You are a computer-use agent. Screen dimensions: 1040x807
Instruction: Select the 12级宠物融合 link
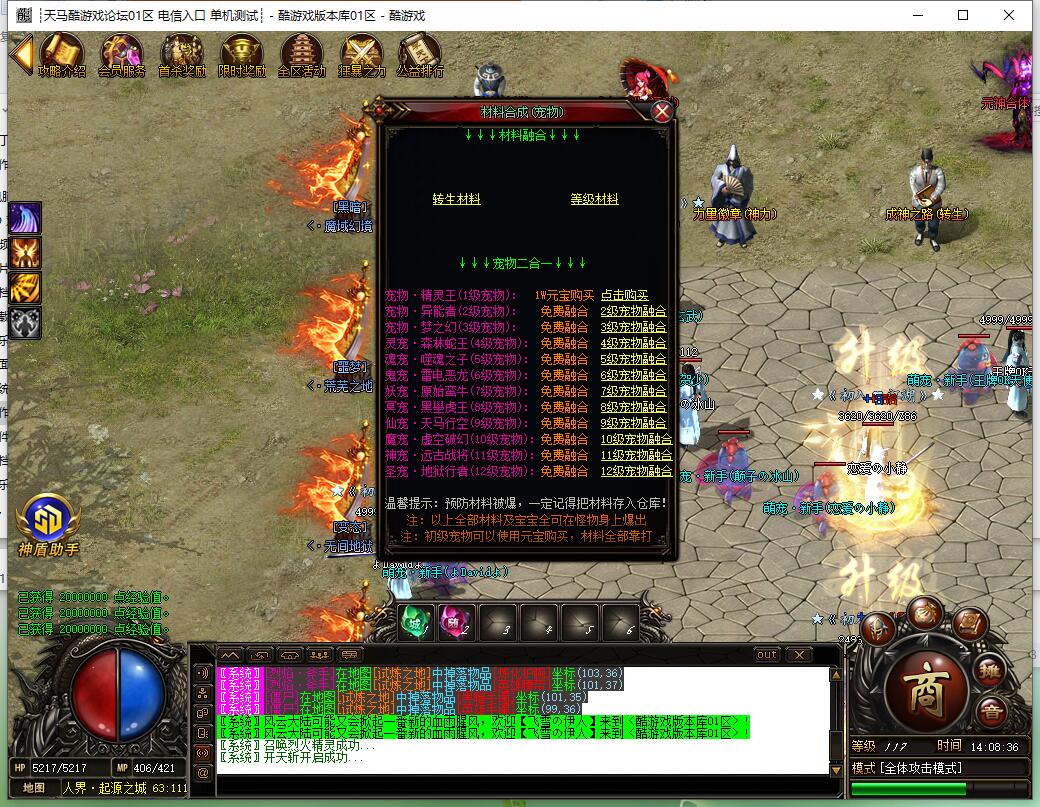point(636,471)
